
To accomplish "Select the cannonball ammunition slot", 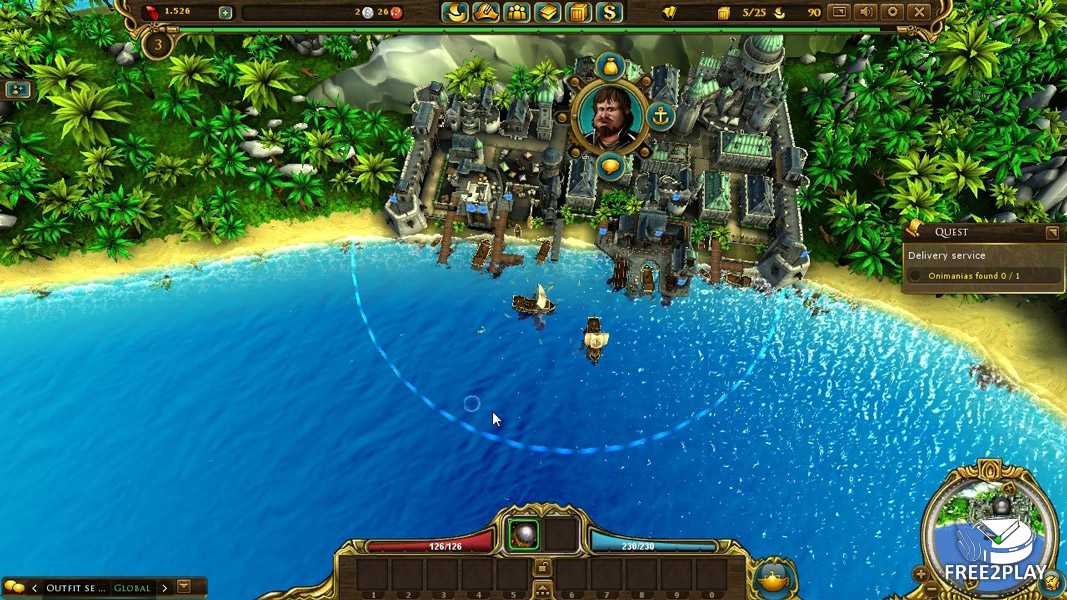I will [x=523, y=536].
